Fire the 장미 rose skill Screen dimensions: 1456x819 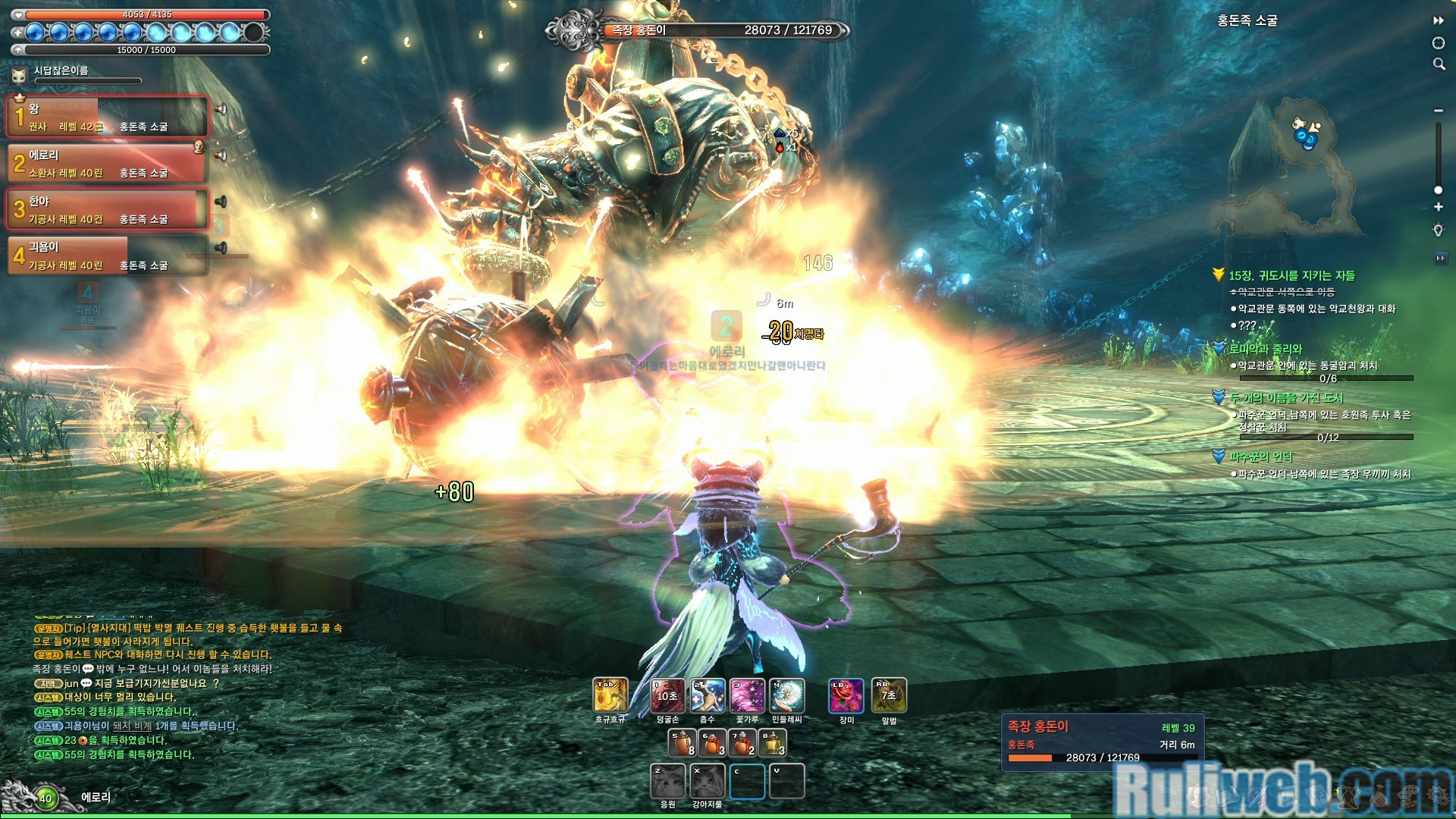pyautogui.click(x=846, y=695)
